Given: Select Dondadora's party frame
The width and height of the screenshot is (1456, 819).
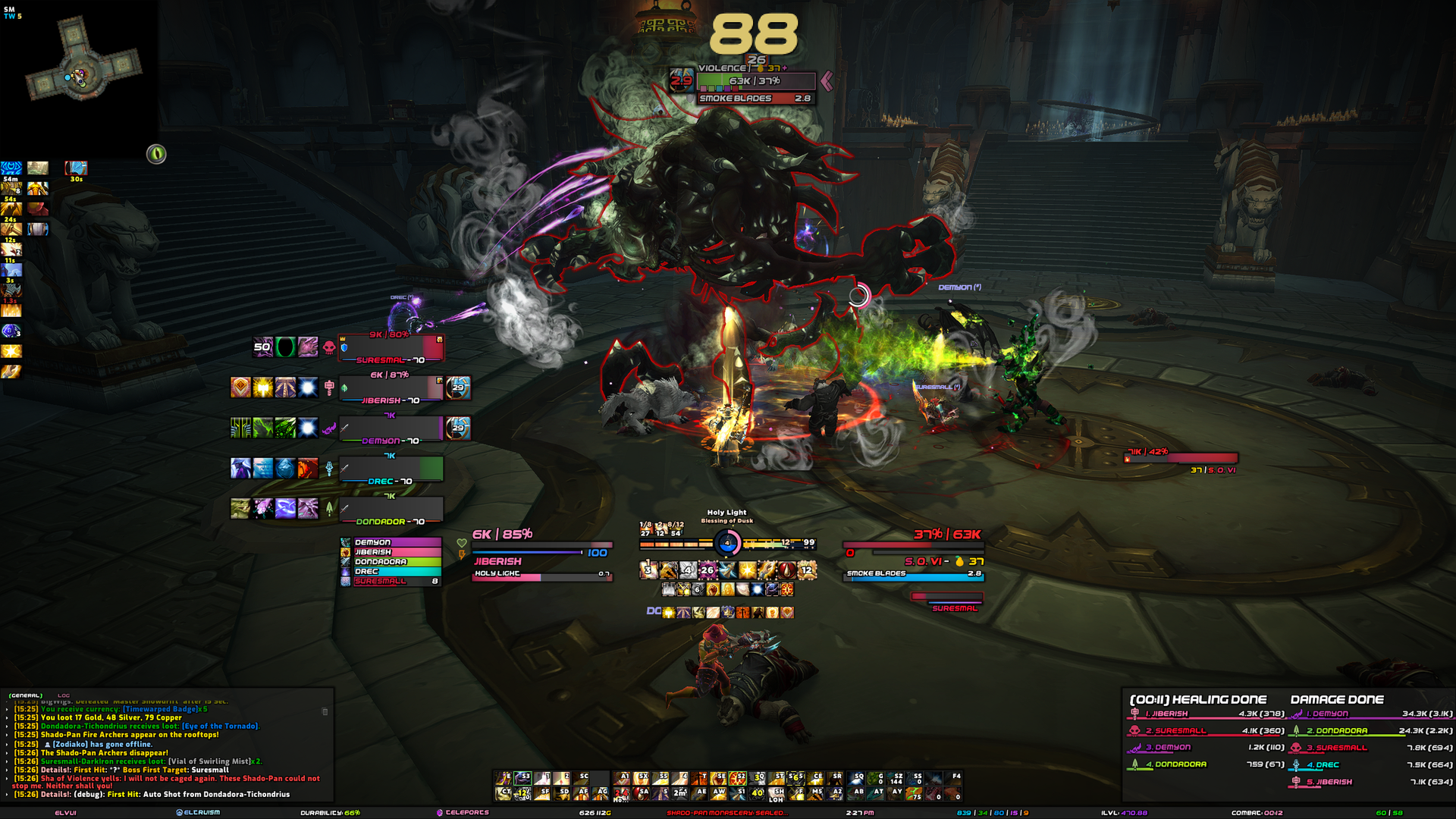Looking at the screenshot, I should click(x=391, y=510).
